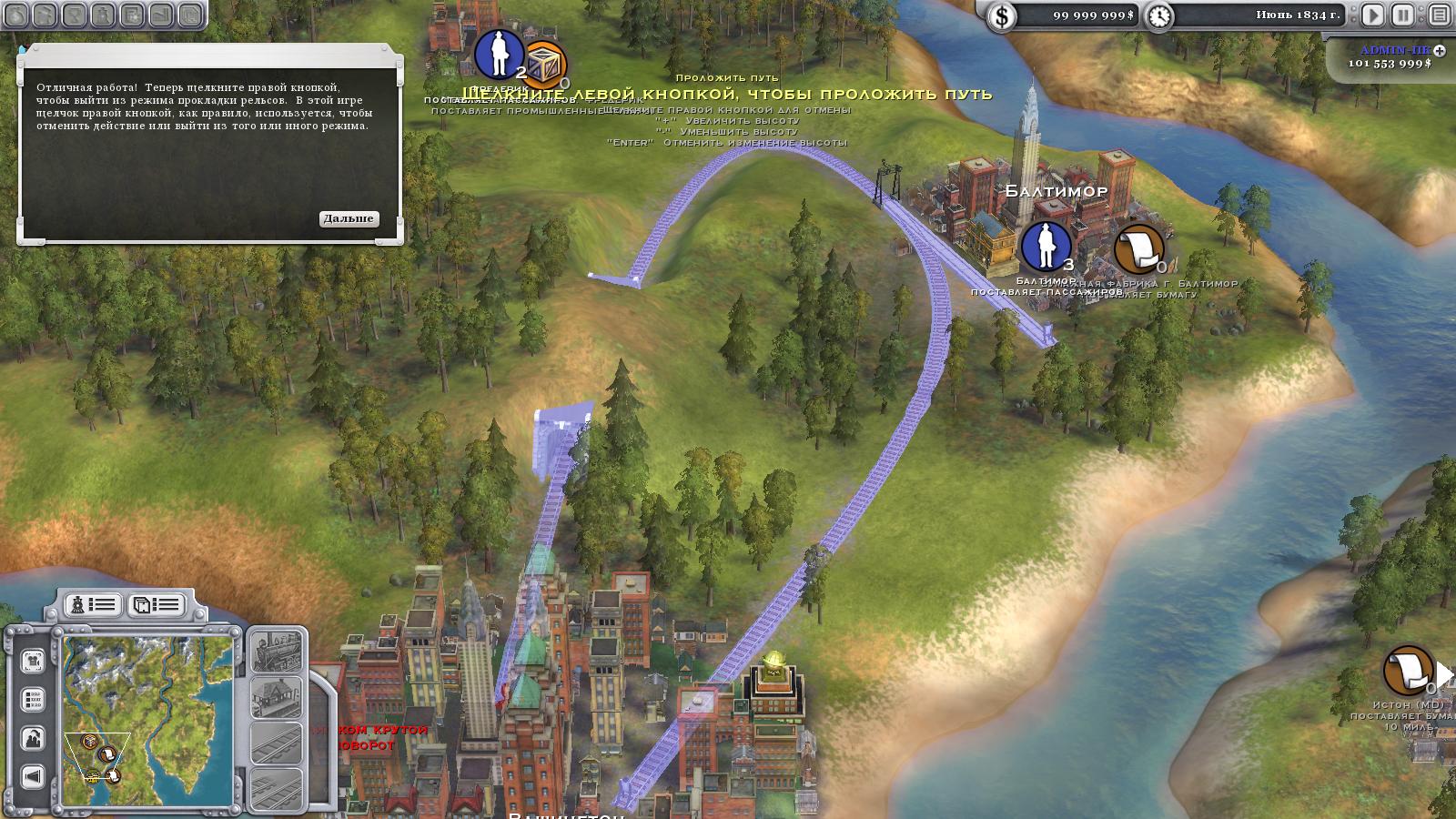The height and width of the screenshot is (819, 1456).
Task: Click the checklist button beside minimap
Action: (x=33, y=700)
